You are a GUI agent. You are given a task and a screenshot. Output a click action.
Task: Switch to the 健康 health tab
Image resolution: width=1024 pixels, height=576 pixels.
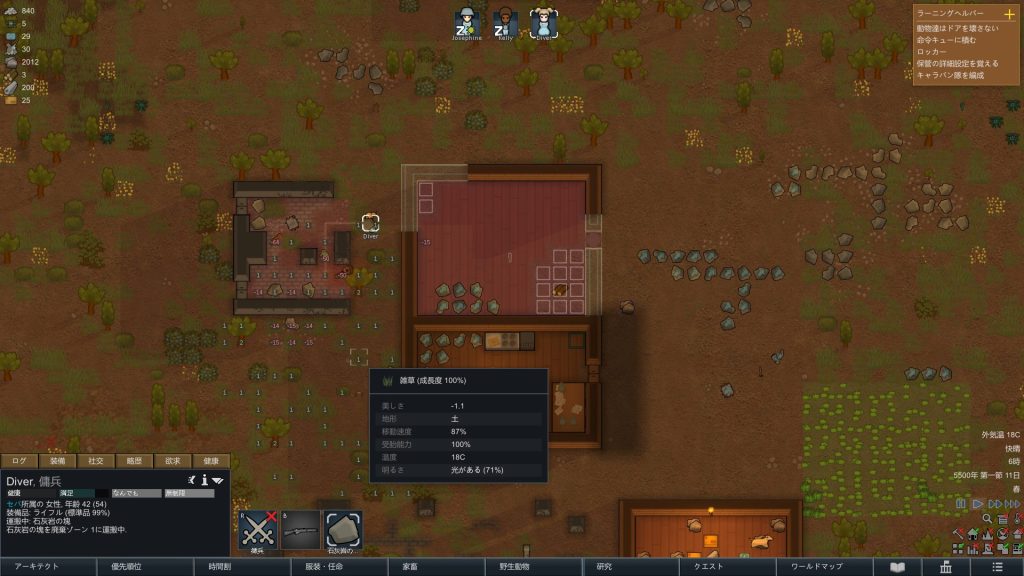click(x=211, y=461)
